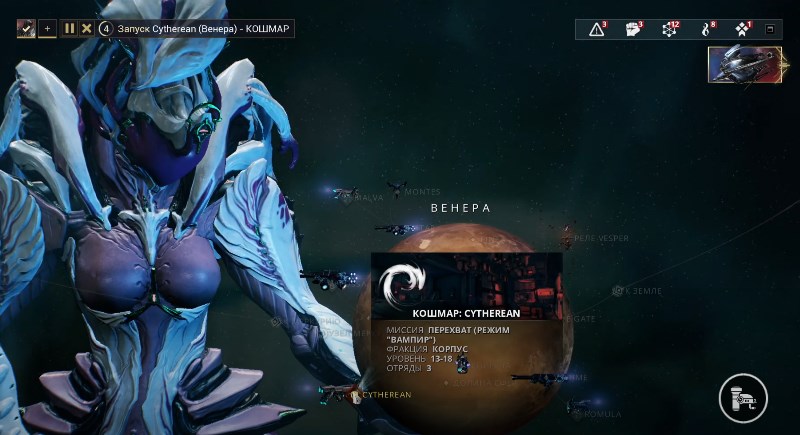
Task: Choose the Vesper Relay node
Action: [568, 238]
